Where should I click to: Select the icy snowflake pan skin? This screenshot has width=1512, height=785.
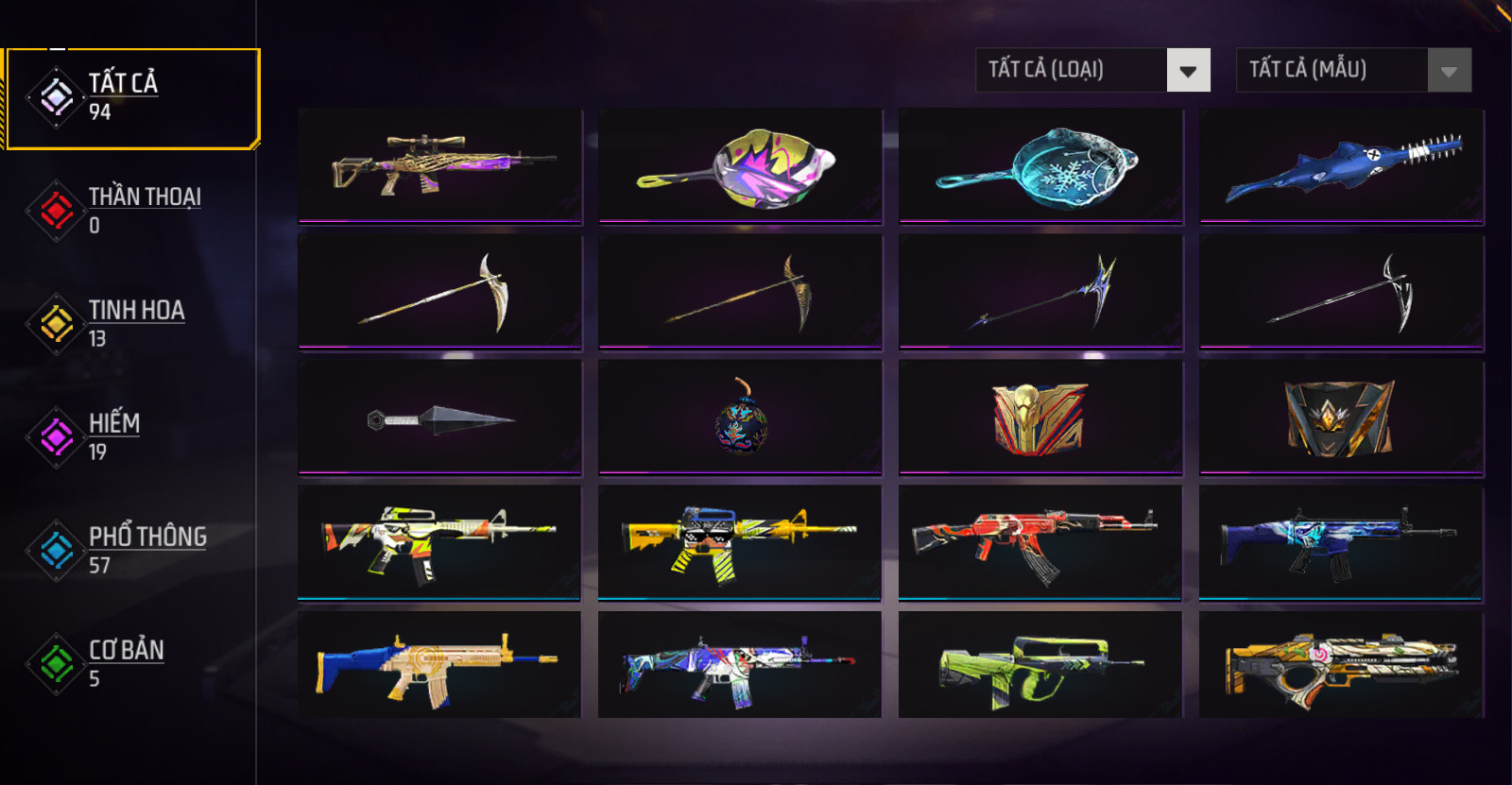coord(1040,165)
